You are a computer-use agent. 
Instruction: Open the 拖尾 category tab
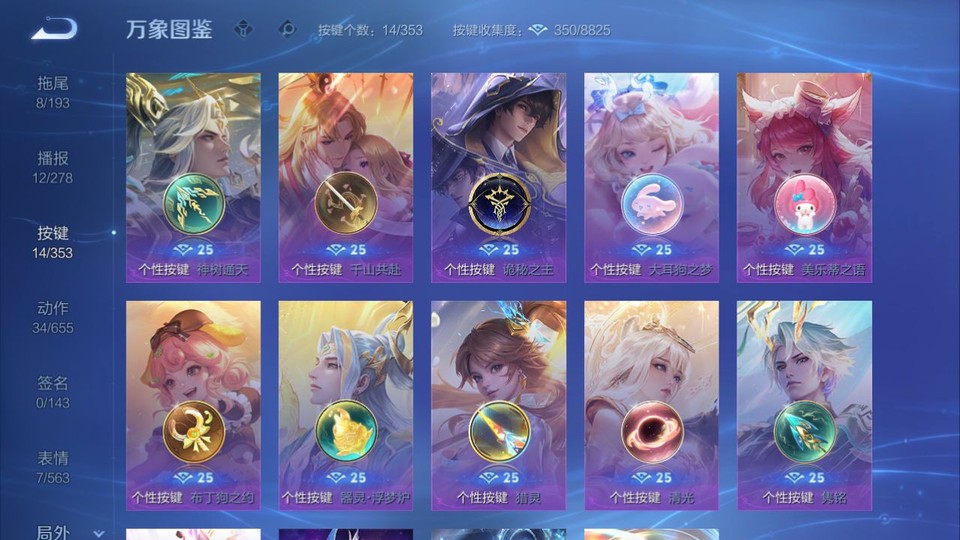53,91
